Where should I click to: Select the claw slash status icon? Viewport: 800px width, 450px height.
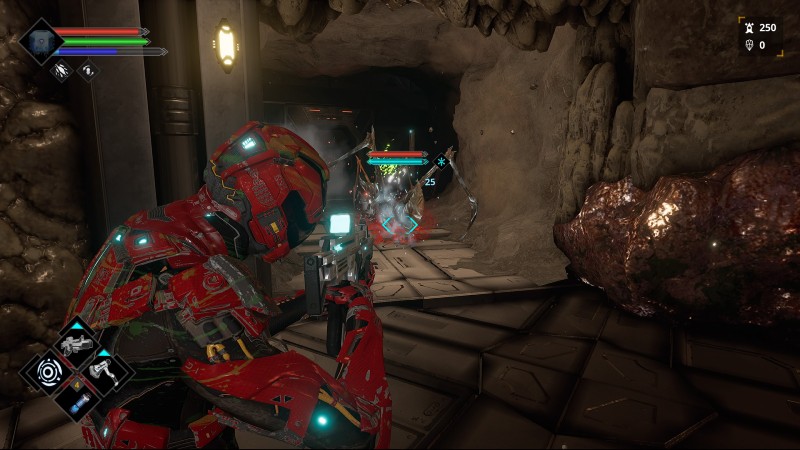pos(61,70)
